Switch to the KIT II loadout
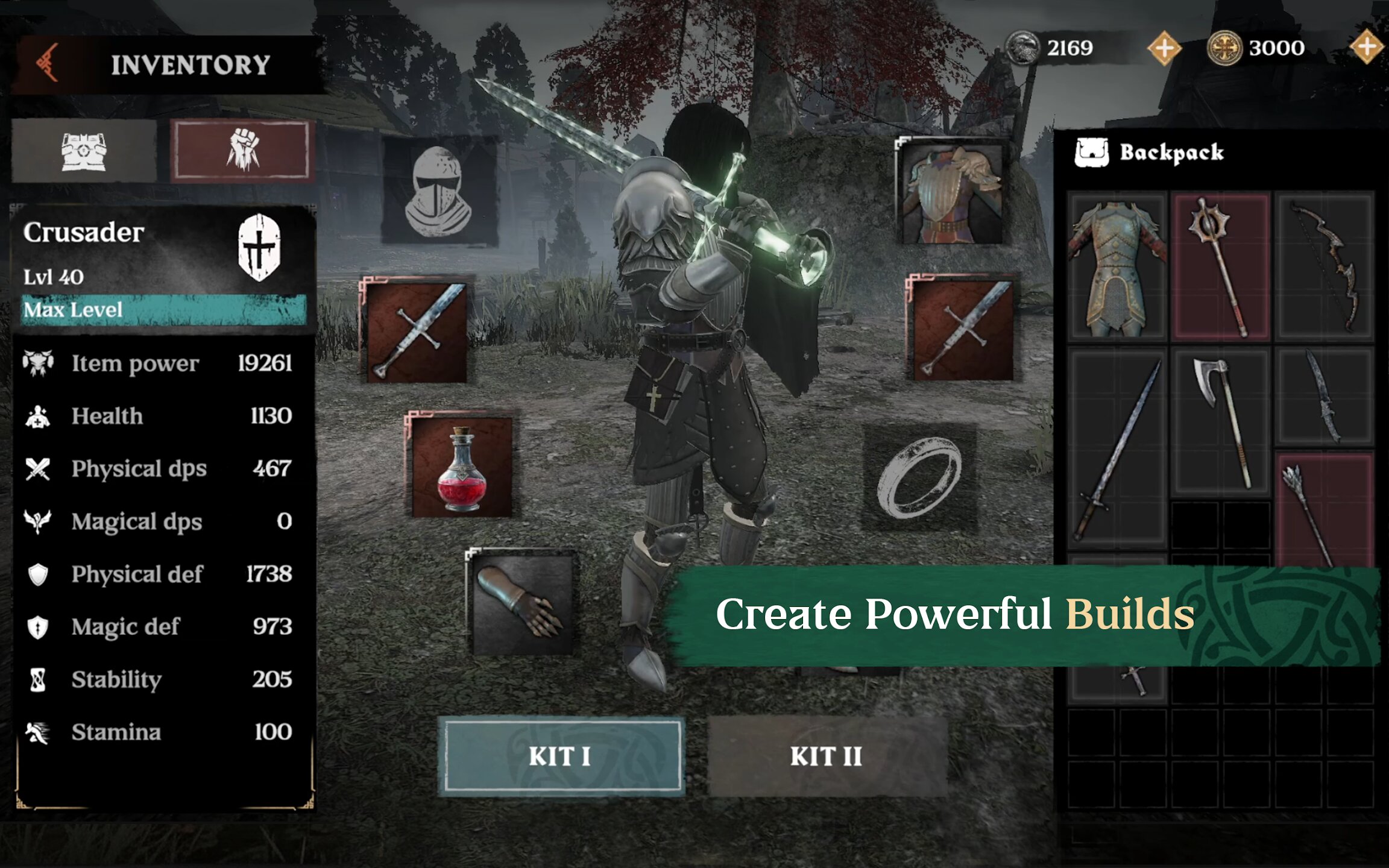Viewport: 1389px width, 868px height. [x=827, y=756]
